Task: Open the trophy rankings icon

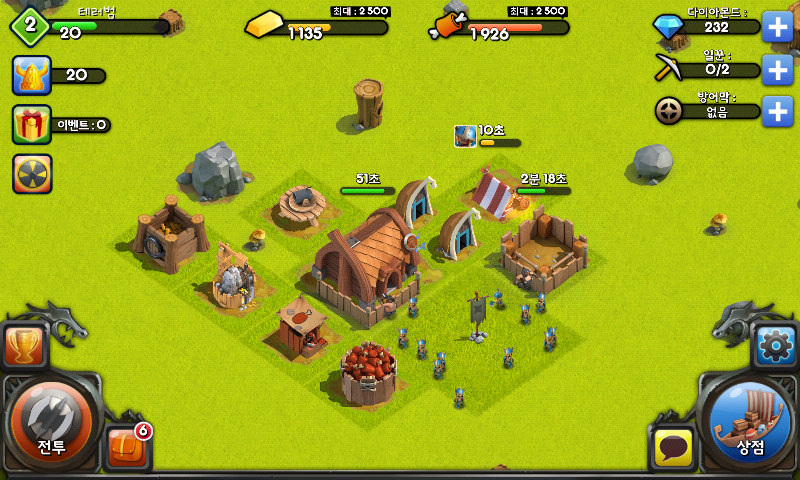Action: [x=22, y=346]
